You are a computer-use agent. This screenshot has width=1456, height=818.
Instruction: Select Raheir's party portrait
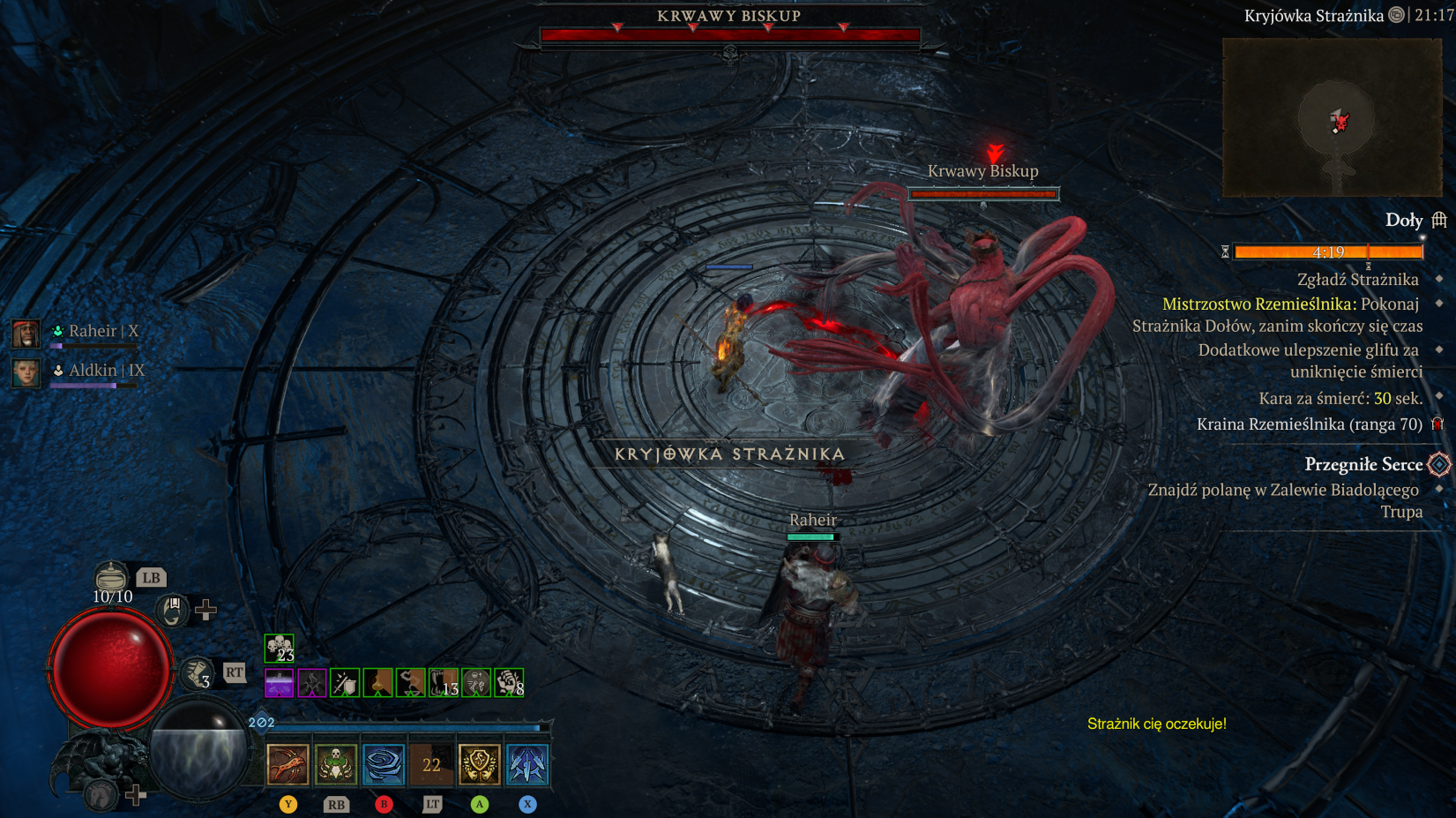coord(26,333)
